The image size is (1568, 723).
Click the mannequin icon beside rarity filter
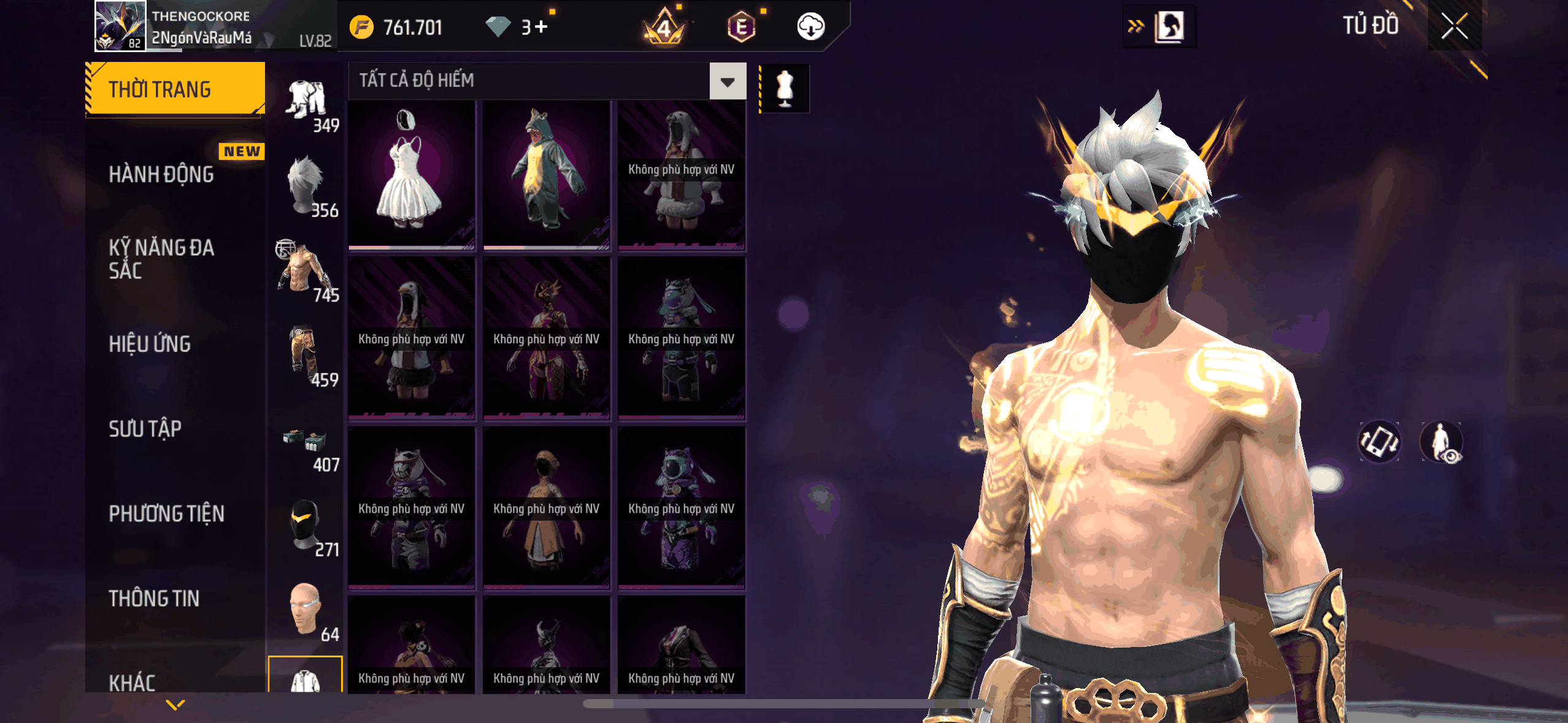pyautogui.click(x=785, y=88)
